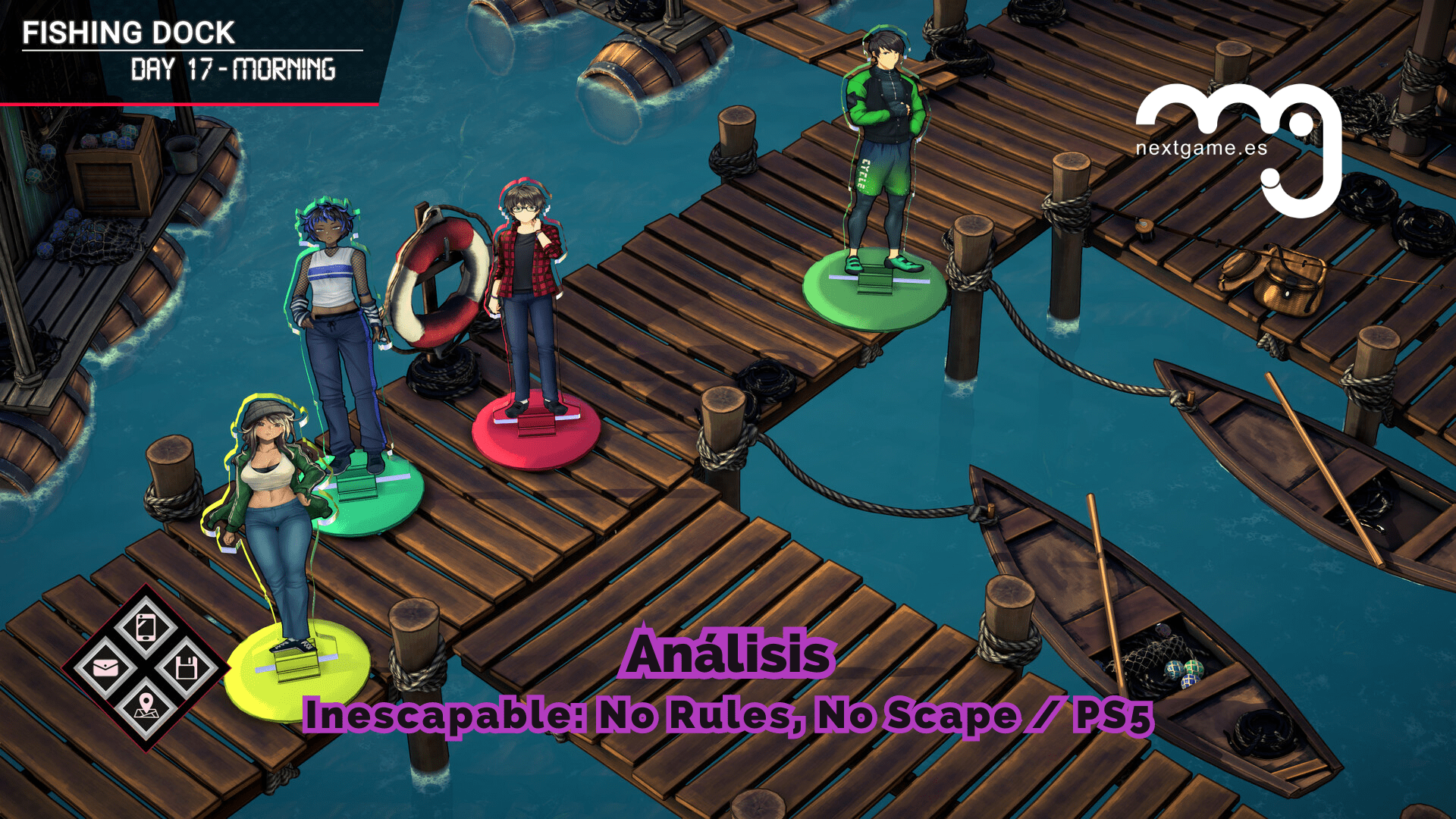This screenshot has height=819, width=1456.
Task: Save the game via floppy disk icon
Action: (186, 668)
